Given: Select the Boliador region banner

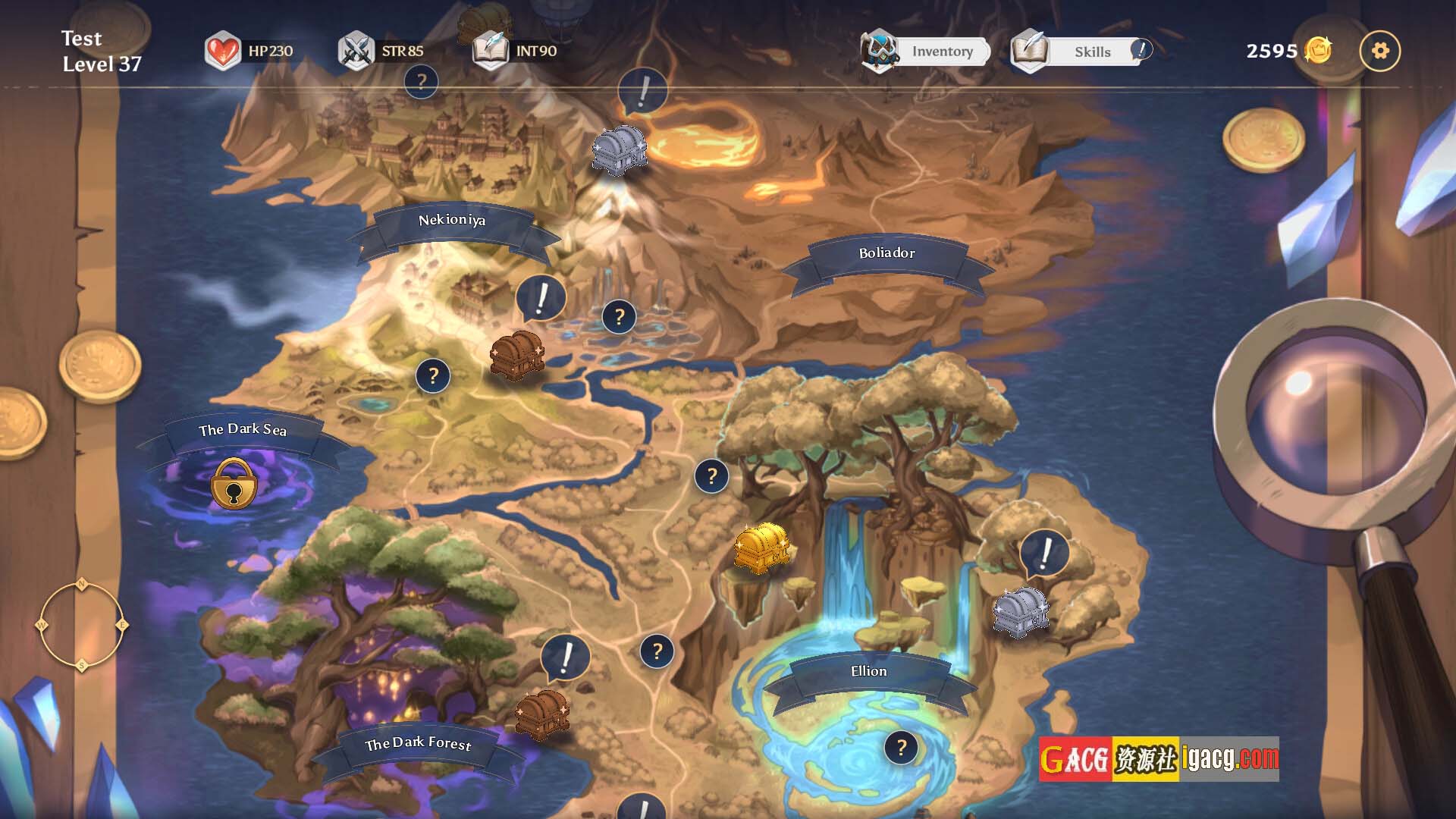Looking at the screenshot, I should pyautogui.click(x=886, y=253).
